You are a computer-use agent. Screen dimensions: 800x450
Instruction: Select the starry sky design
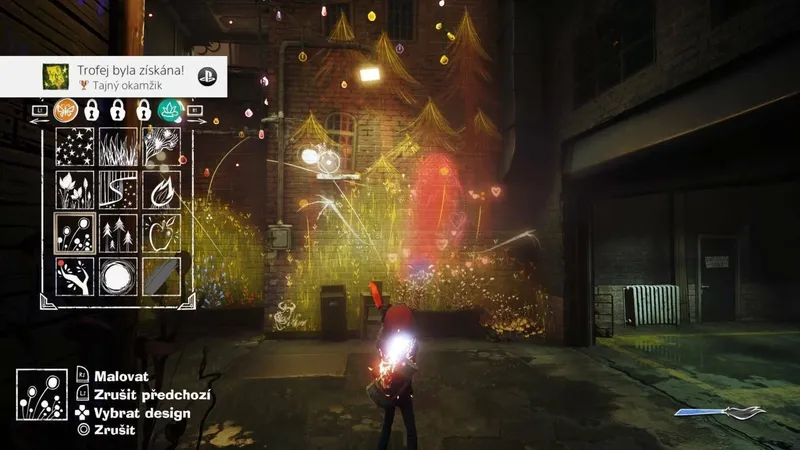(x=73, y=146)
